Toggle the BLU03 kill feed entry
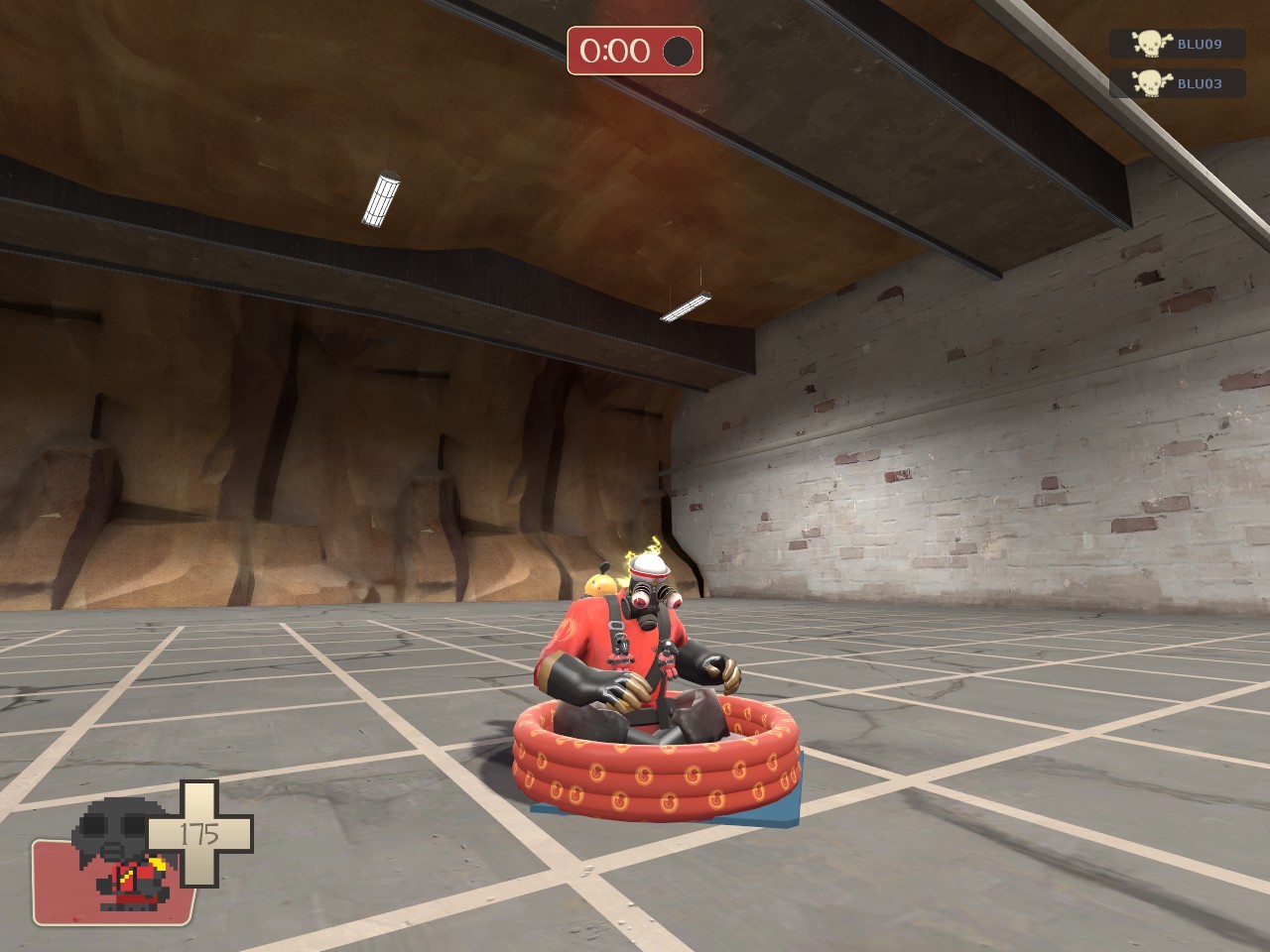This screenshot has height=952, width=1270. click(x=1181, y=84)
